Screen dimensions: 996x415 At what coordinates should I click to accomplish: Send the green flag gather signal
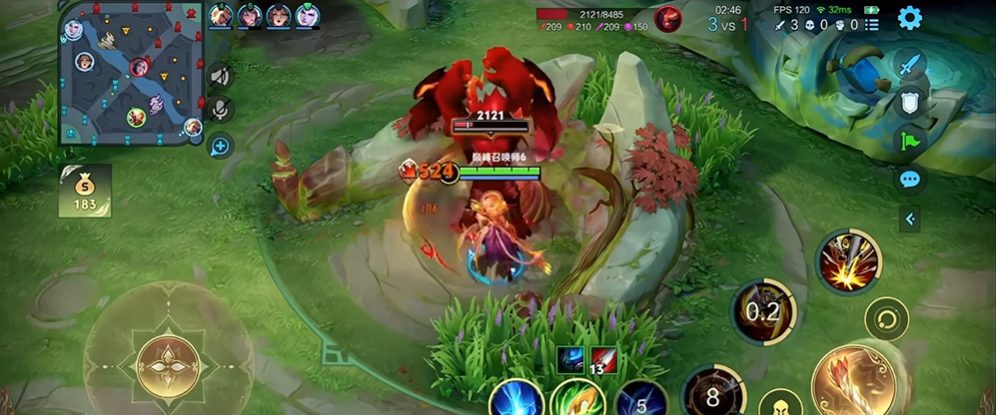(x=909, y=140)
